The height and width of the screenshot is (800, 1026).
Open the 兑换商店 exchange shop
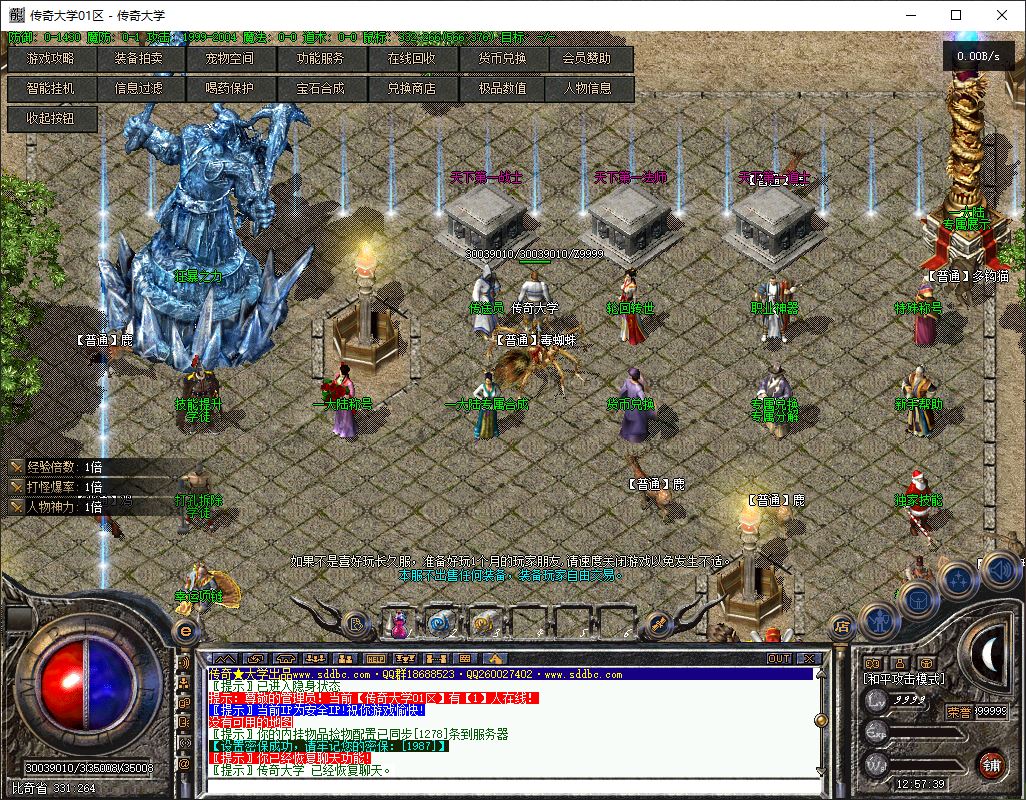pos(411,88)
